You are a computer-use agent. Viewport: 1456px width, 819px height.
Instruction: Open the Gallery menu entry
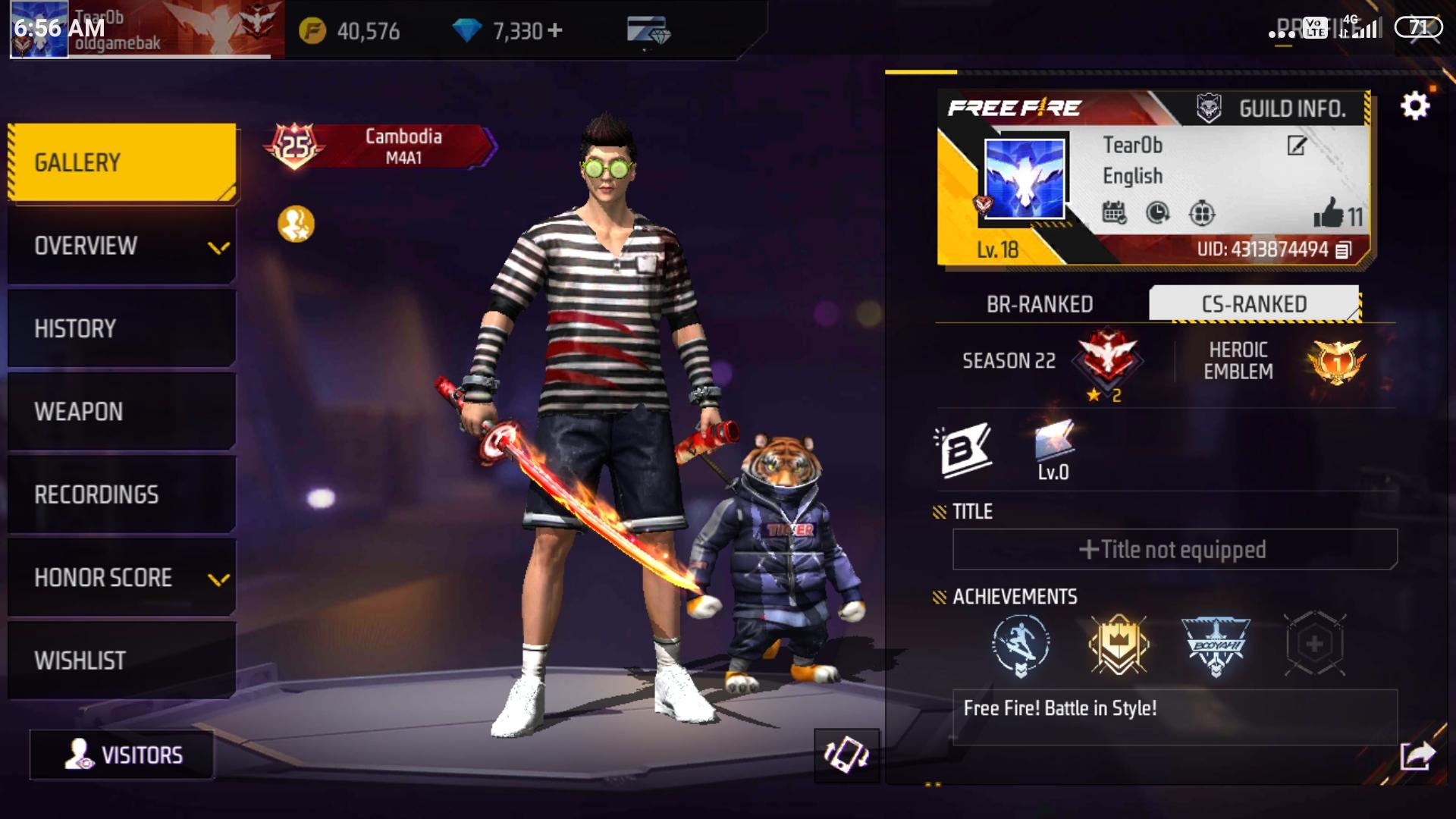(121, 162)
